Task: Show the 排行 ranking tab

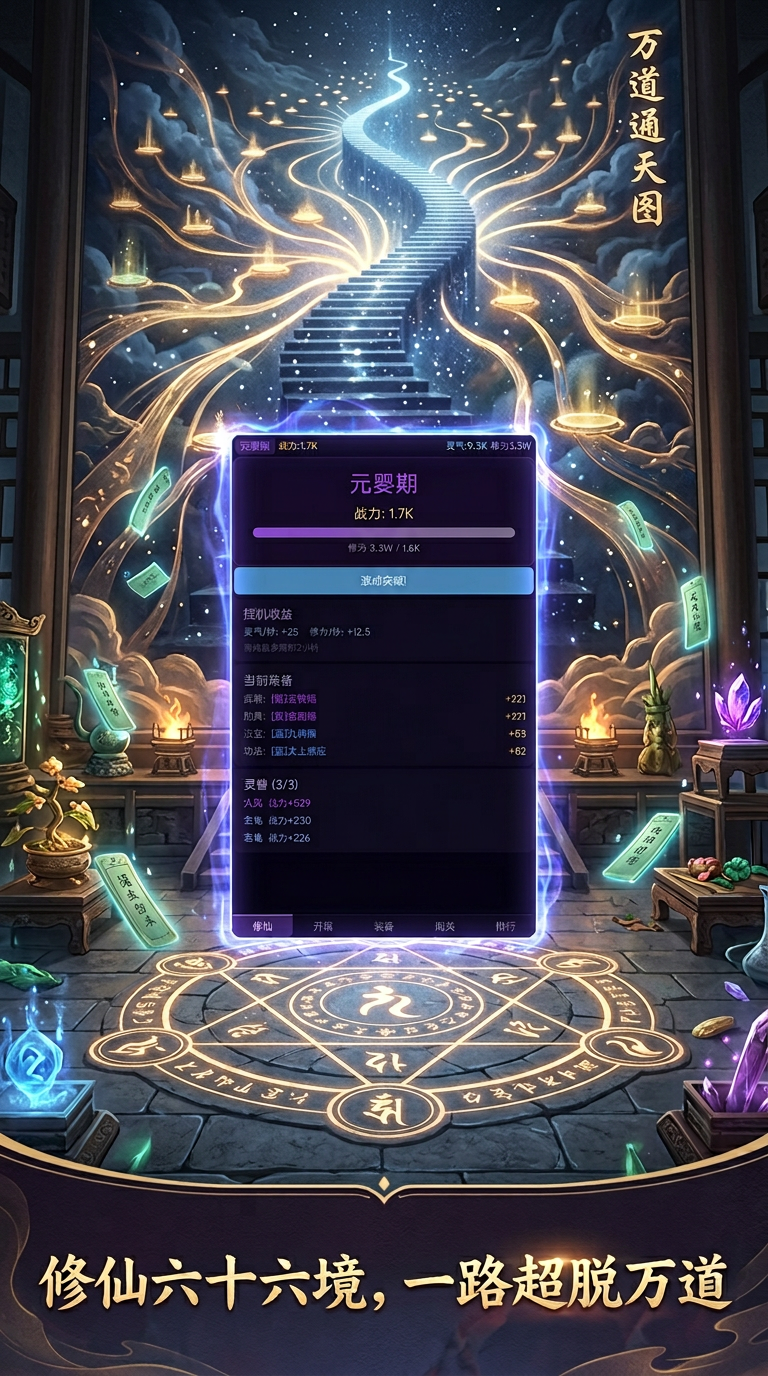Action: 505,926
